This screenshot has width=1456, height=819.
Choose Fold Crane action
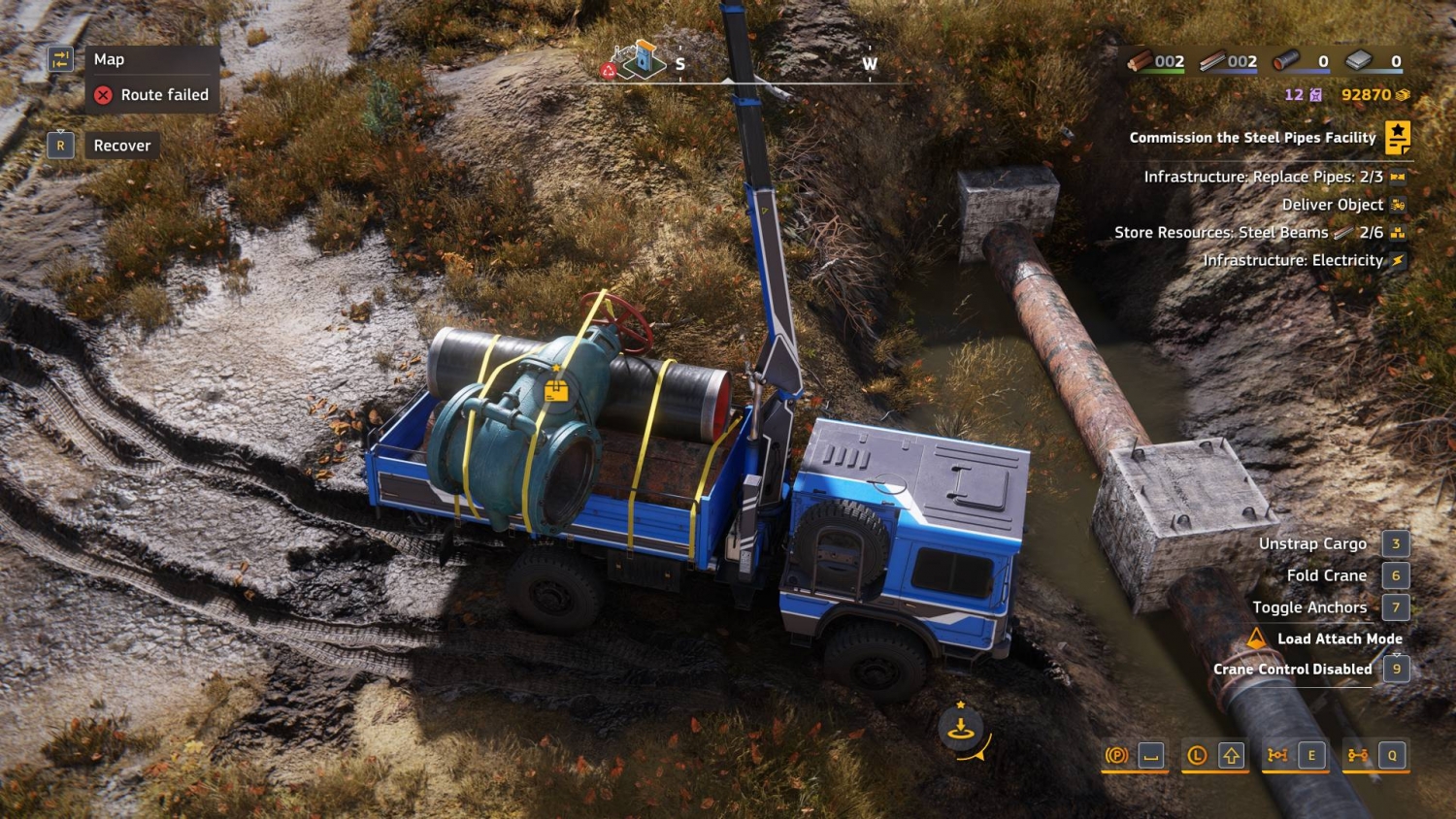[x=1326, y=576]
